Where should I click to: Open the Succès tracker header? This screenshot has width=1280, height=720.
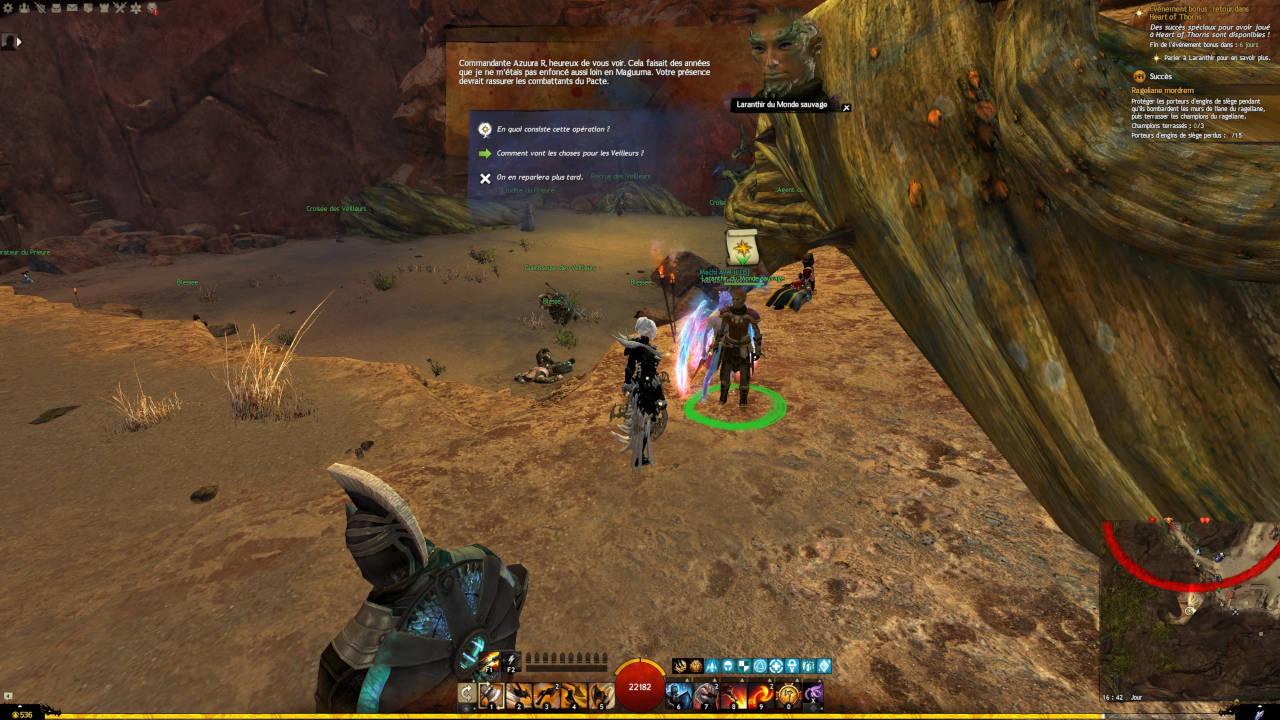(1160, 76)
